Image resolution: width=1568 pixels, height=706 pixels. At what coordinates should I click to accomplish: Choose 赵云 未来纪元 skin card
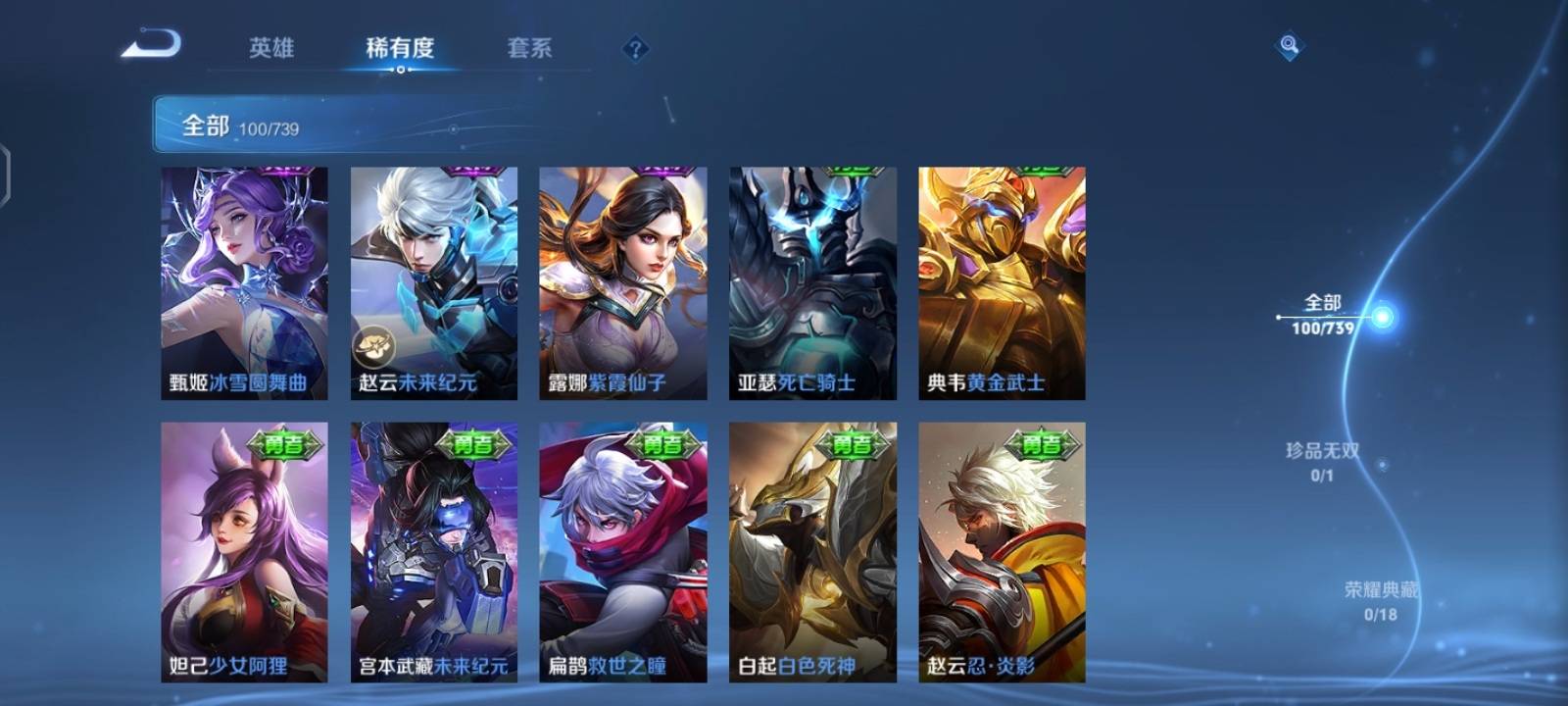(434, 282)
